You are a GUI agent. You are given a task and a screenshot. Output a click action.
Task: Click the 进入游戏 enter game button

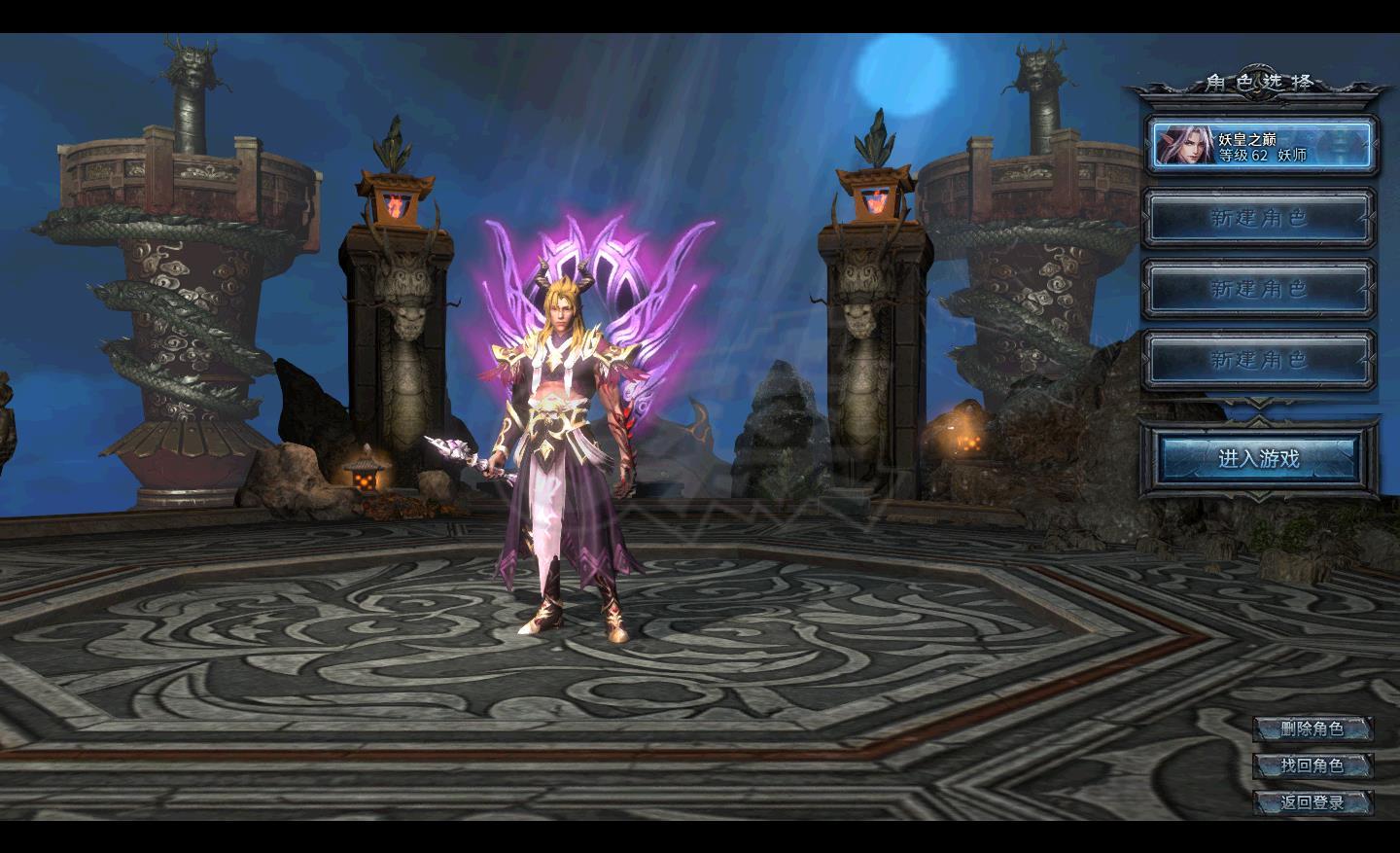(1259, 458)
